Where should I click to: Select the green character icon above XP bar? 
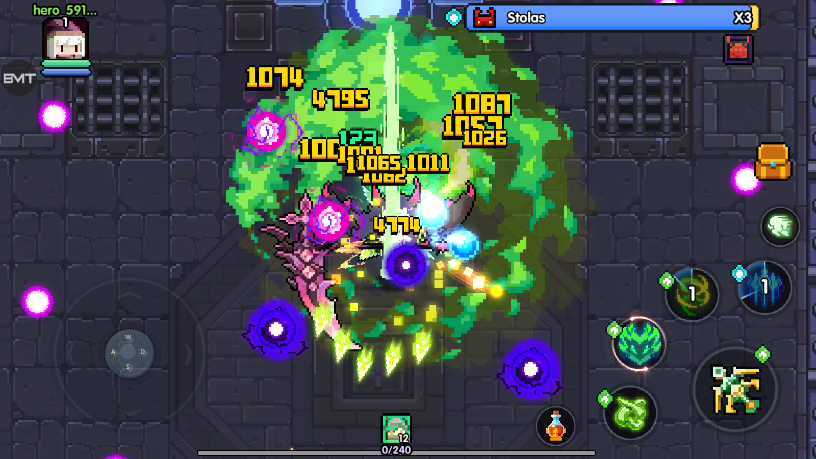(x=396, y=429)
